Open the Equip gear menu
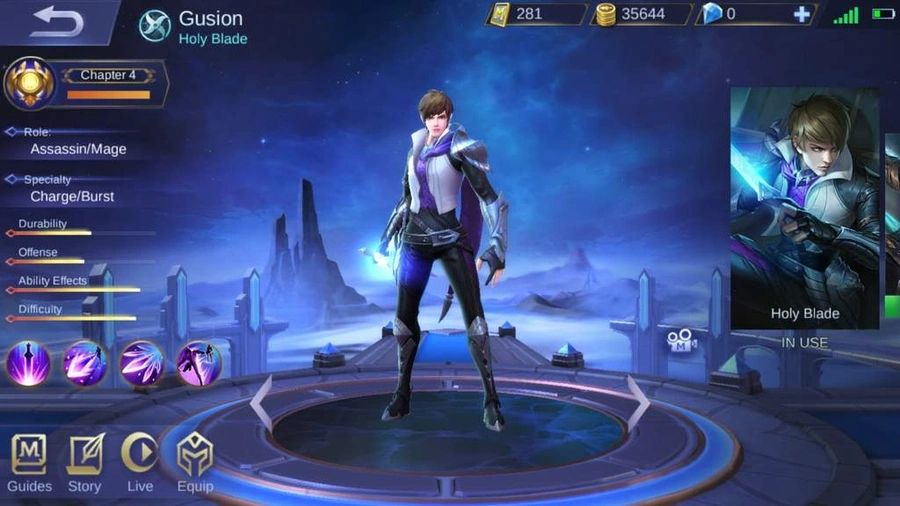 coord(195,462)
